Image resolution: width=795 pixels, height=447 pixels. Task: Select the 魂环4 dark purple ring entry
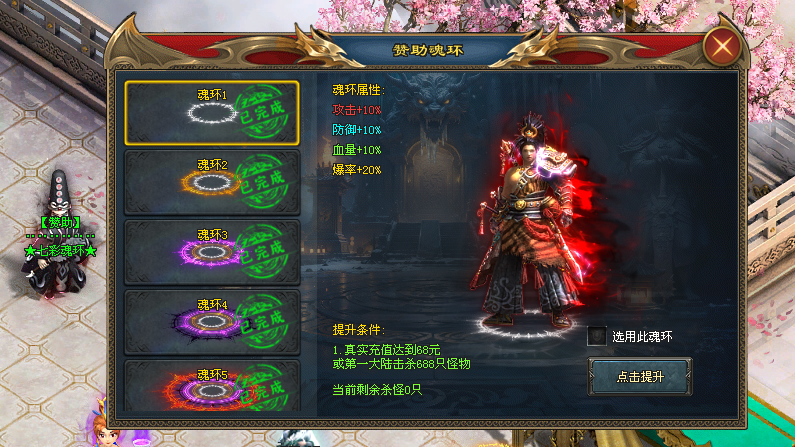click(212, 322)
